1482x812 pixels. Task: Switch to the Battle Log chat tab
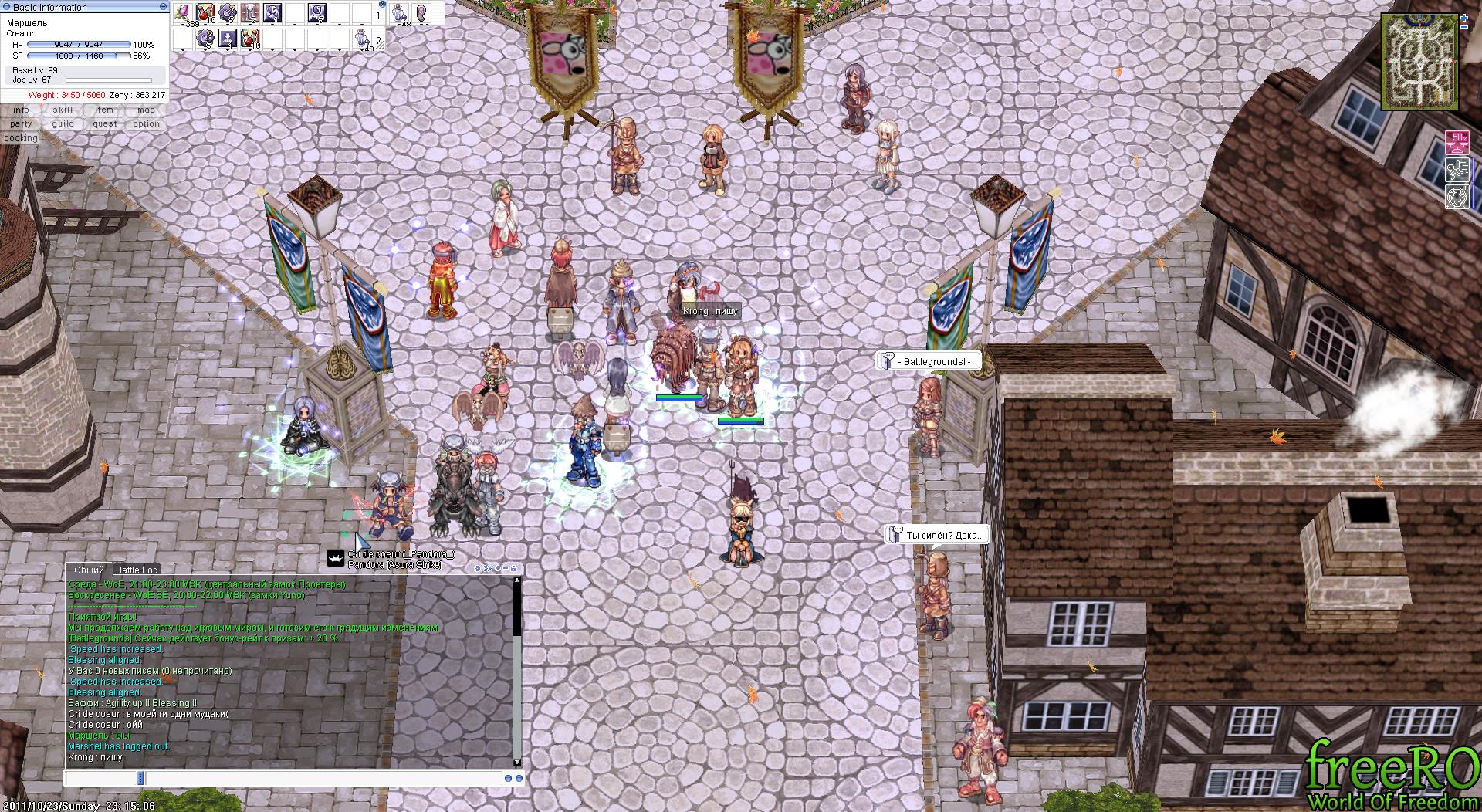(137, 570)
